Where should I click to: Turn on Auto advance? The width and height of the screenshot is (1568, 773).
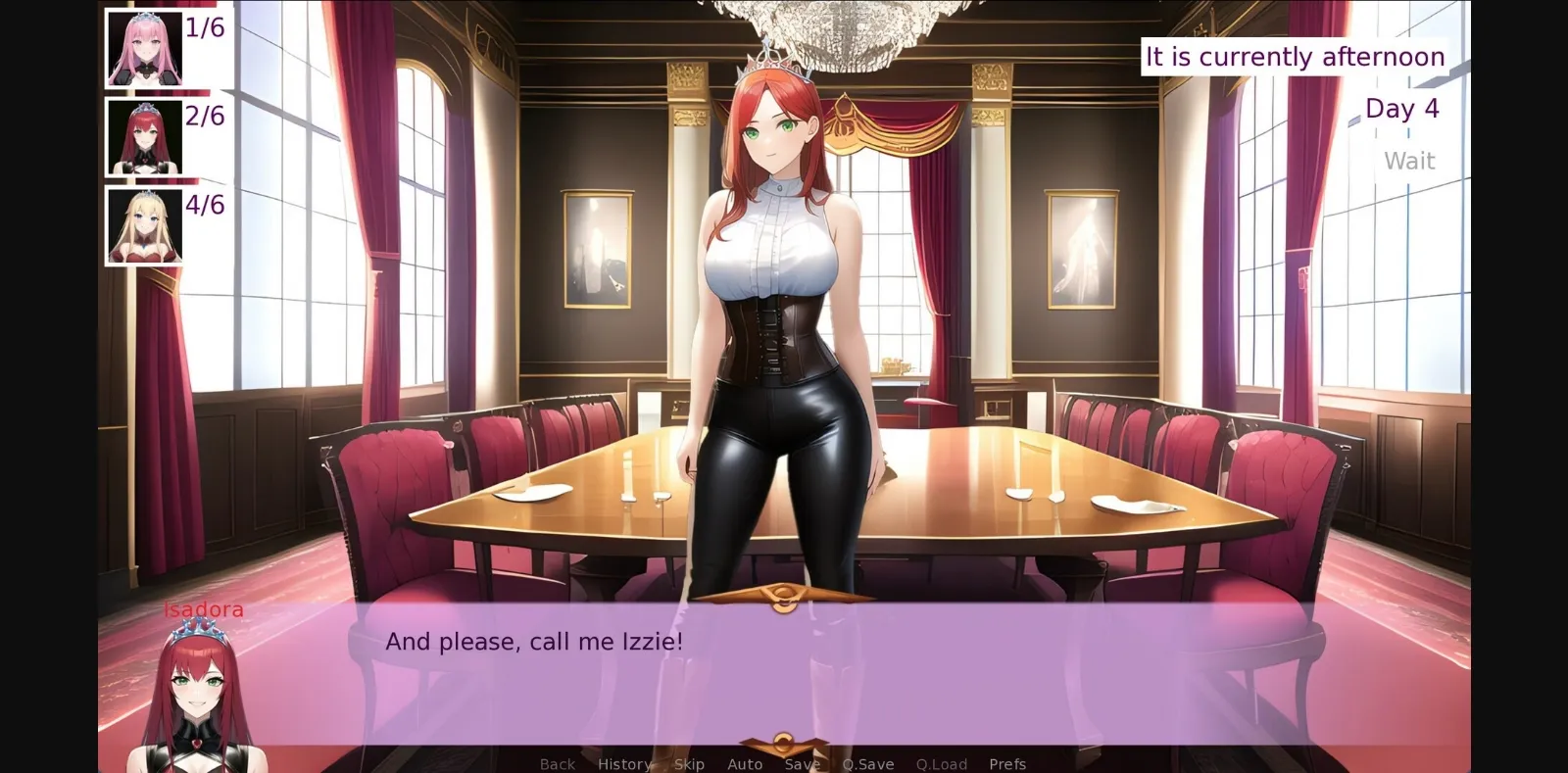click(x=745, y=763)
